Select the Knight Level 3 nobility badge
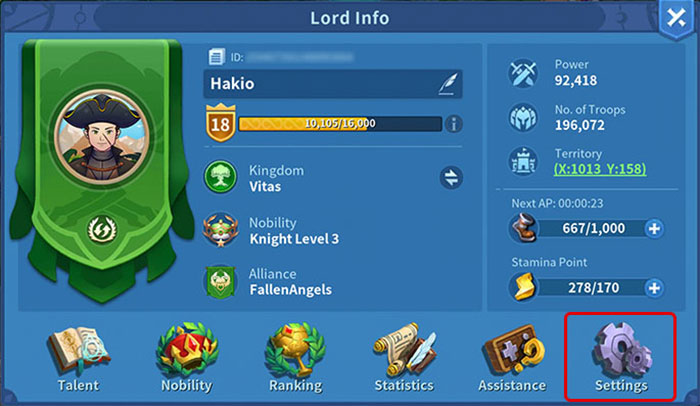The height and width of the screenshot is (406, 700). [220, 230]
